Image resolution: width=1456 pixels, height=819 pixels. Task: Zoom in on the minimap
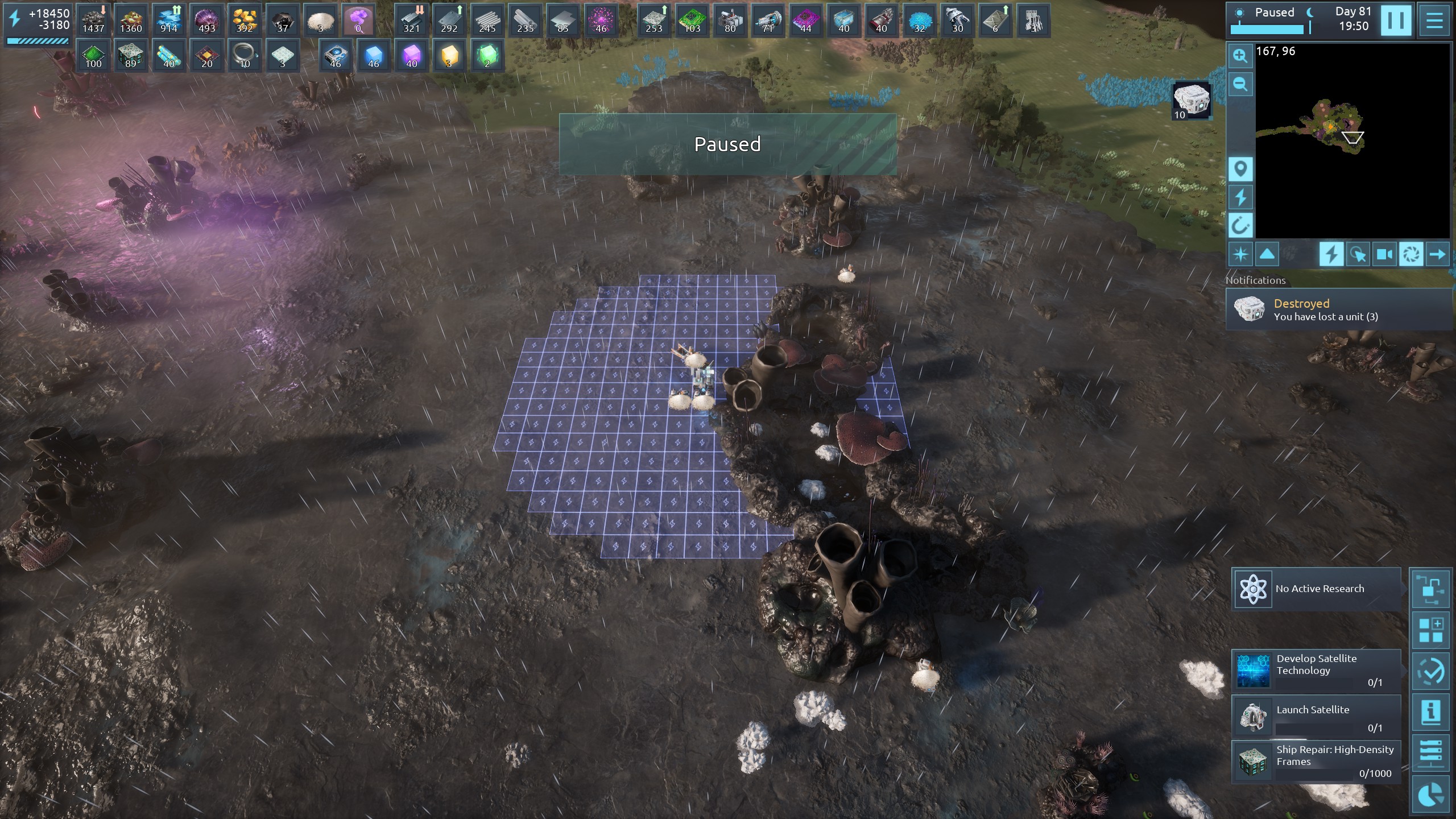click(1240, 56)
